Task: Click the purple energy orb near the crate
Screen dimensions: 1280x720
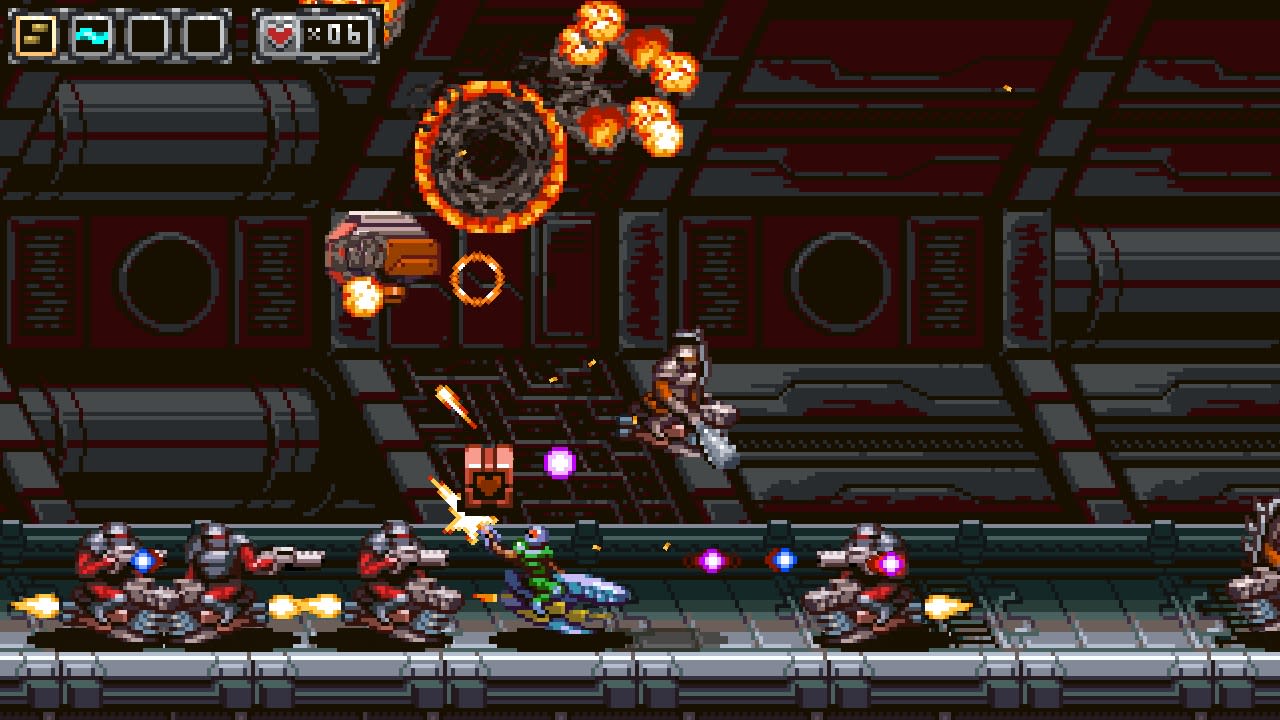Action: coord(557,463)
